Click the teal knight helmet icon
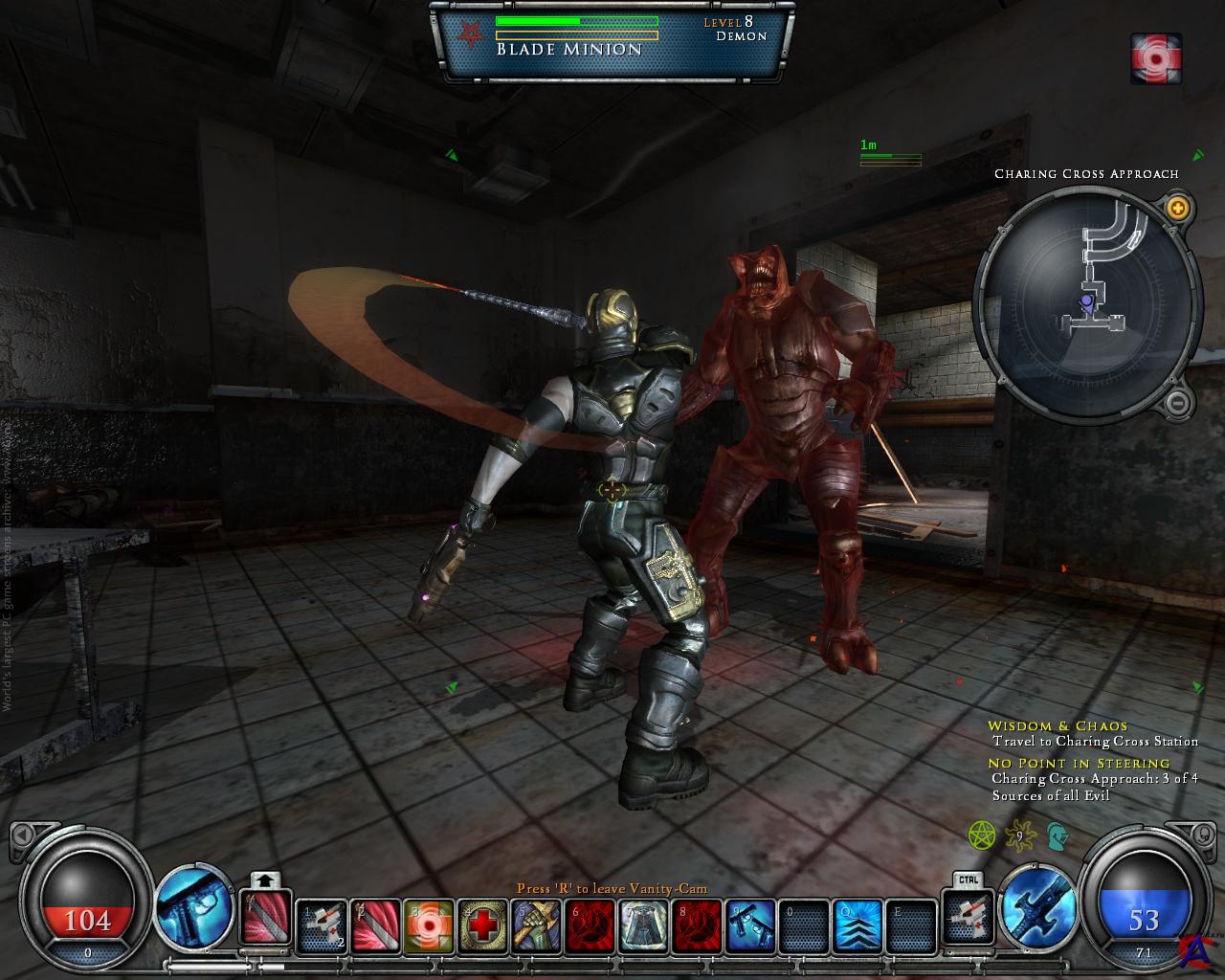Screen dimensions: 1225x980 [x=1056, y=836]
